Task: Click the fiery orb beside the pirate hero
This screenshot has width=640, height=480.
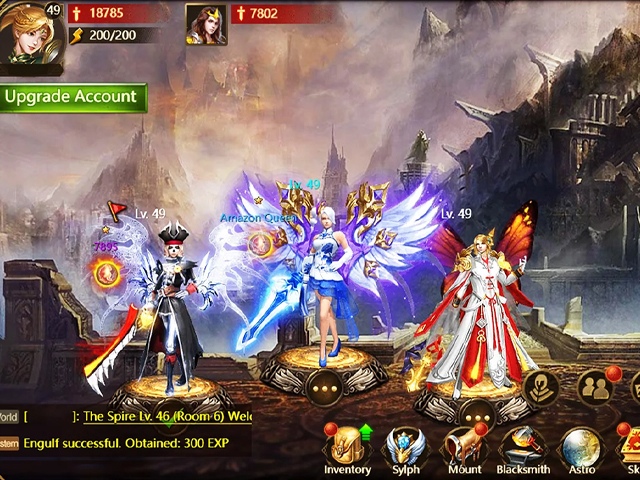Action: pos(106,272)
